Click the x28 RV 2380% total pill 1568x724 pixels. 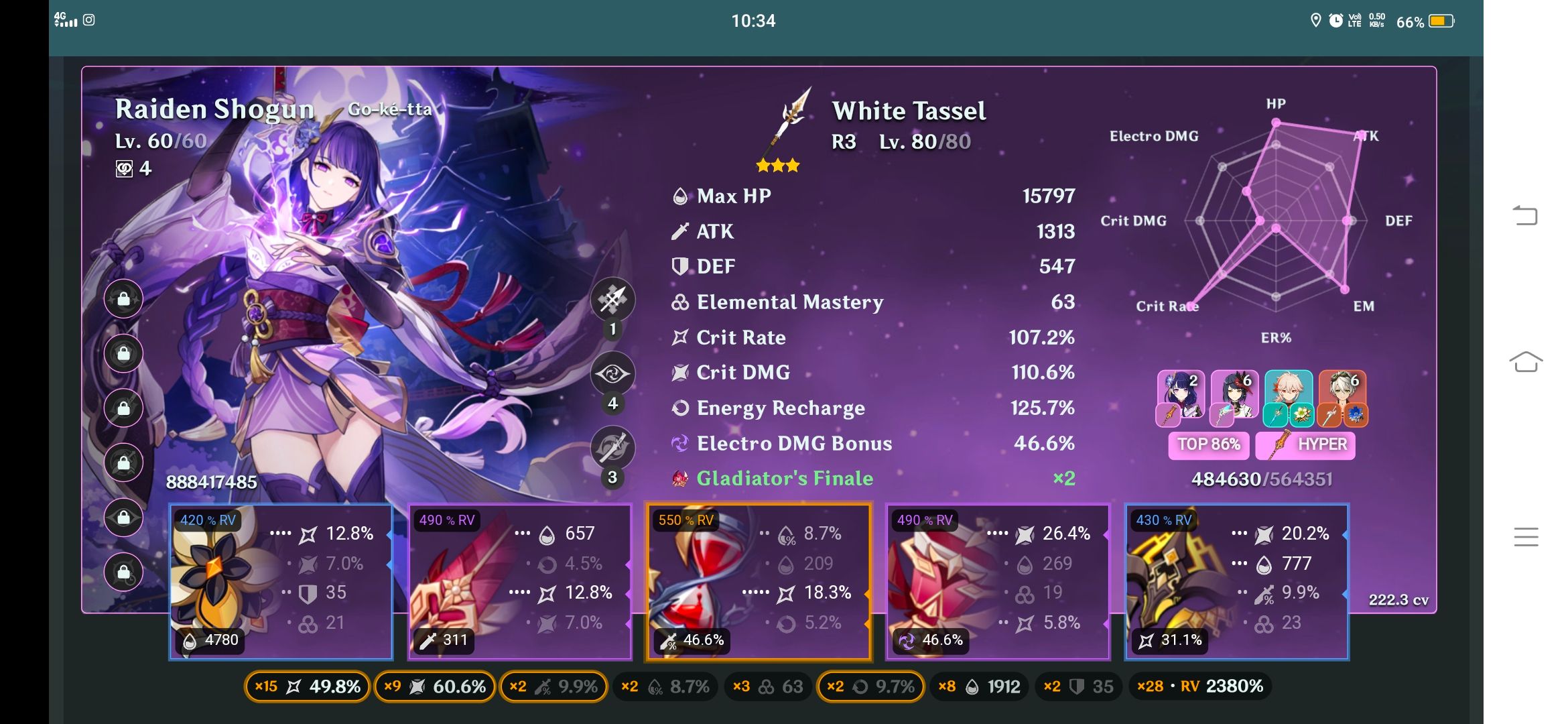(1199, 686)
